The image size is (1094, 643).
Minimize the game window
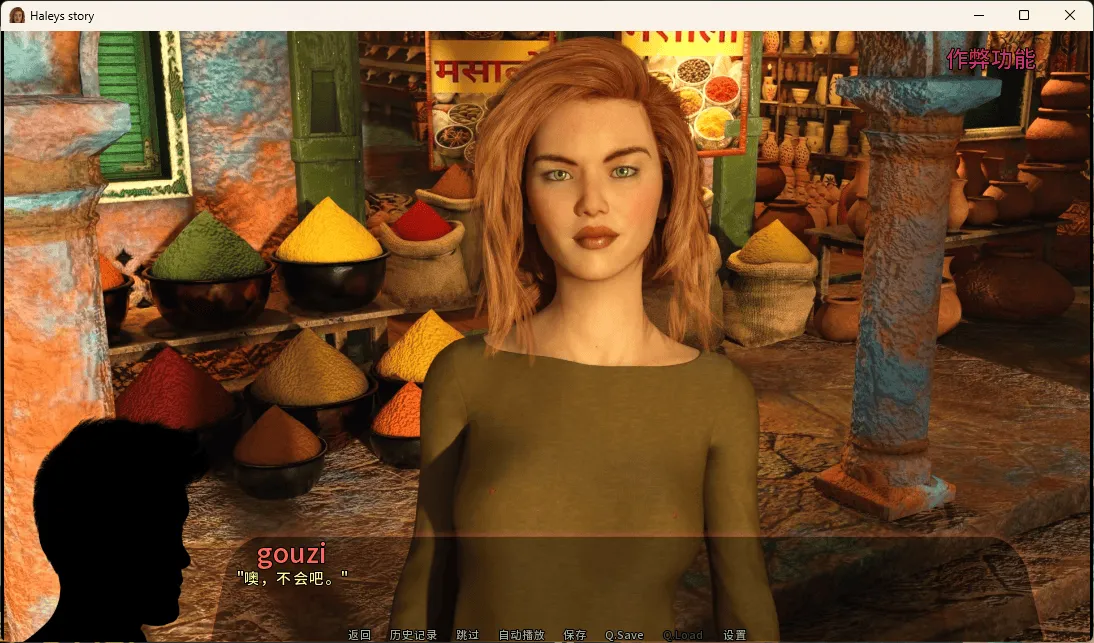pos(978,15)
